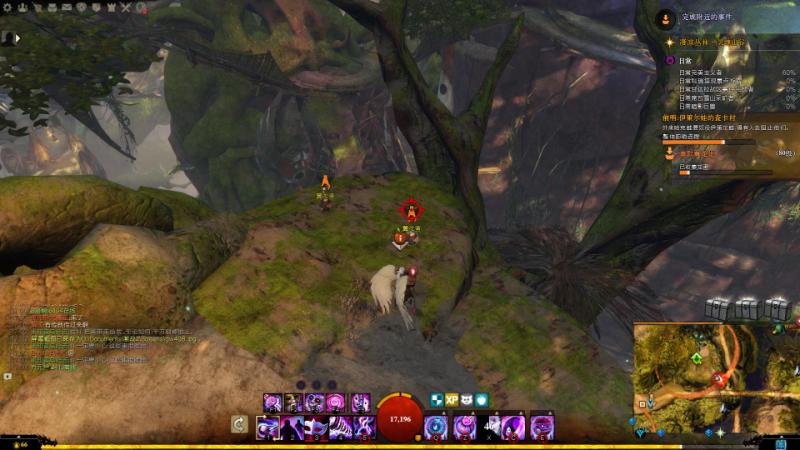Screen dimensions: 800x450
Task: Click the checkered blue-white effect icon
Action: 436,399
